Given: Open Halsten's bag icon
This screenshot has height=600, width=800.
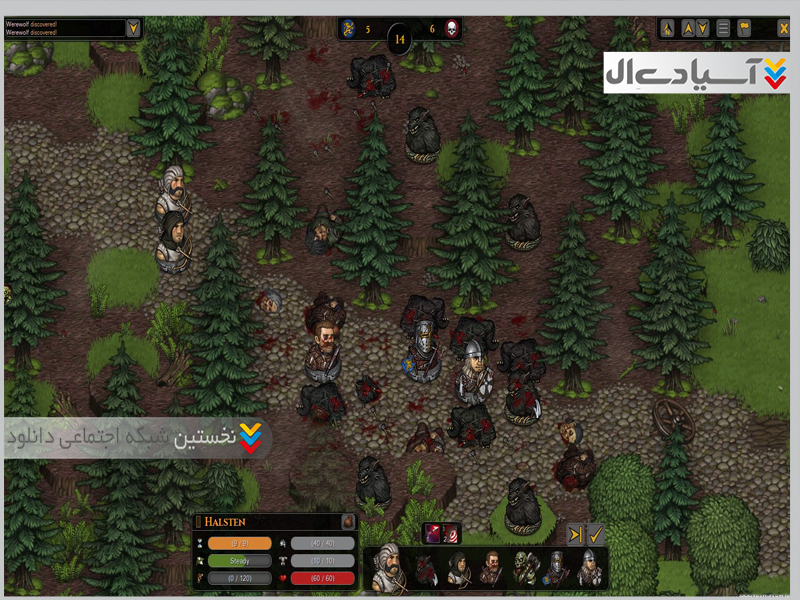Looking at the screenshot, I should click(x=348, y=522).
